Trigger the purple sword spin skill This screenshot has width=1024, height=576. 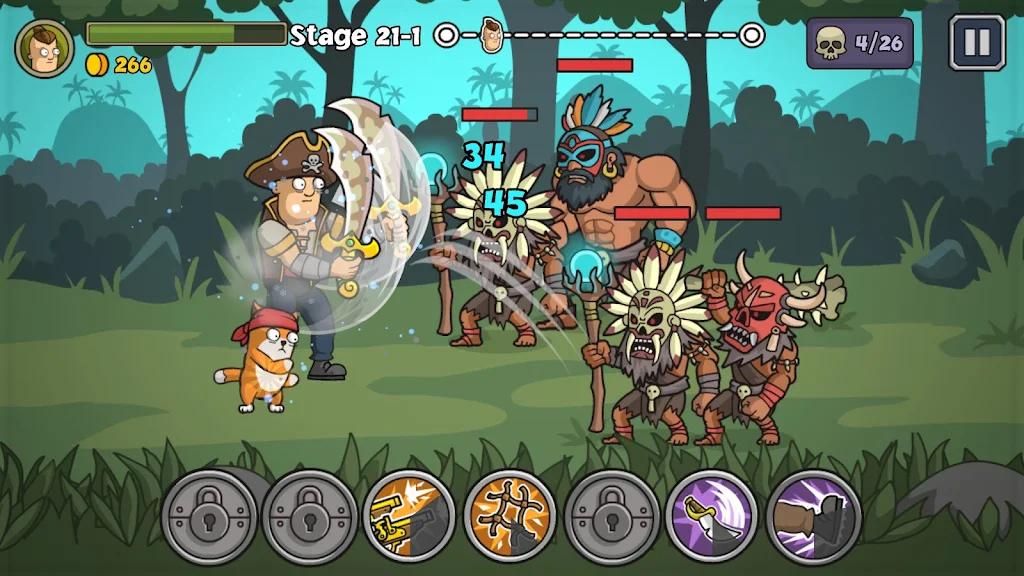click(x=712, y=517)
